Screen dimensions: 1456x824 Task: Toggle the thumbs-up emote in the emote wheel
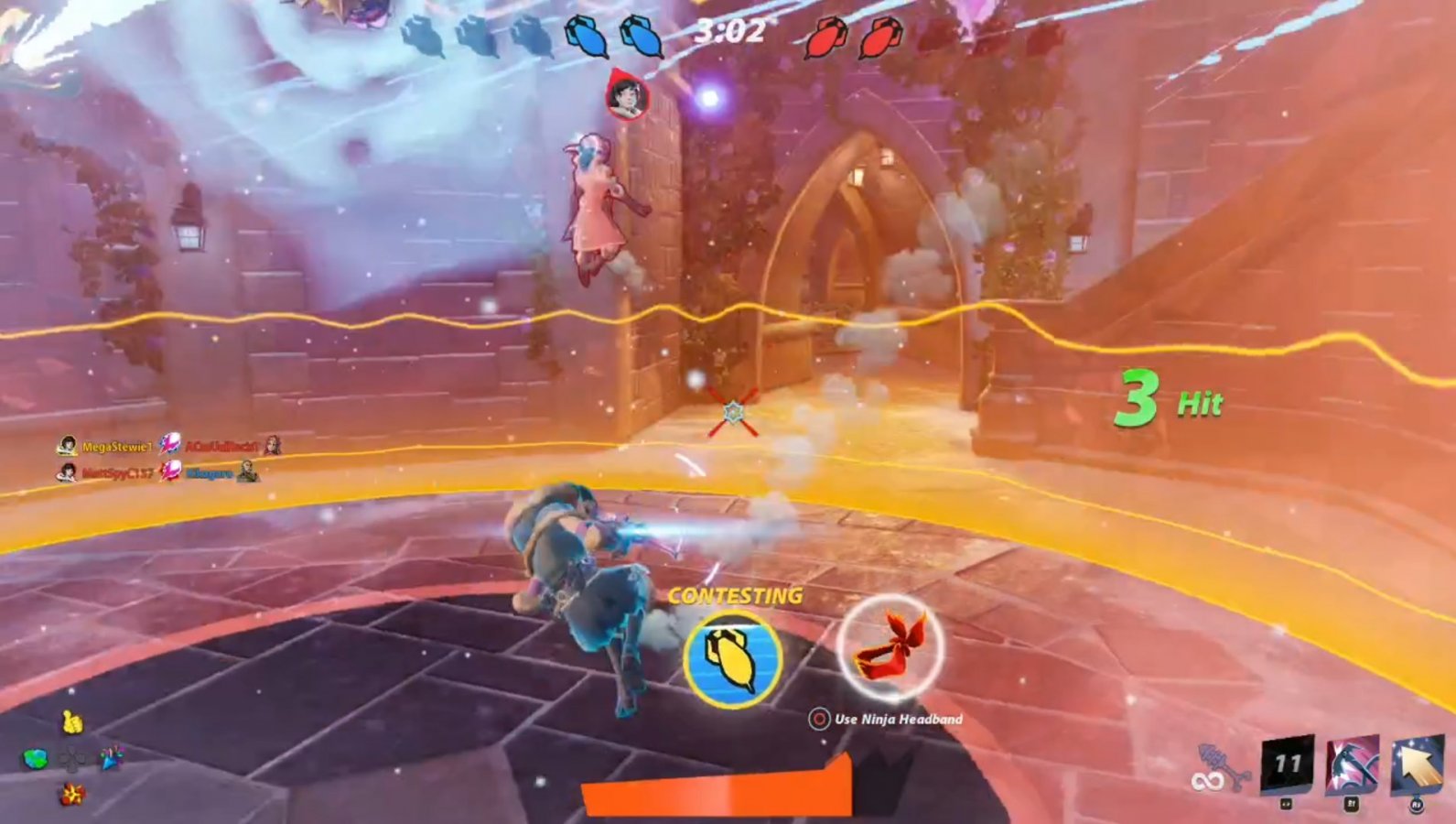pyautogui.click(x=70, y=722)
